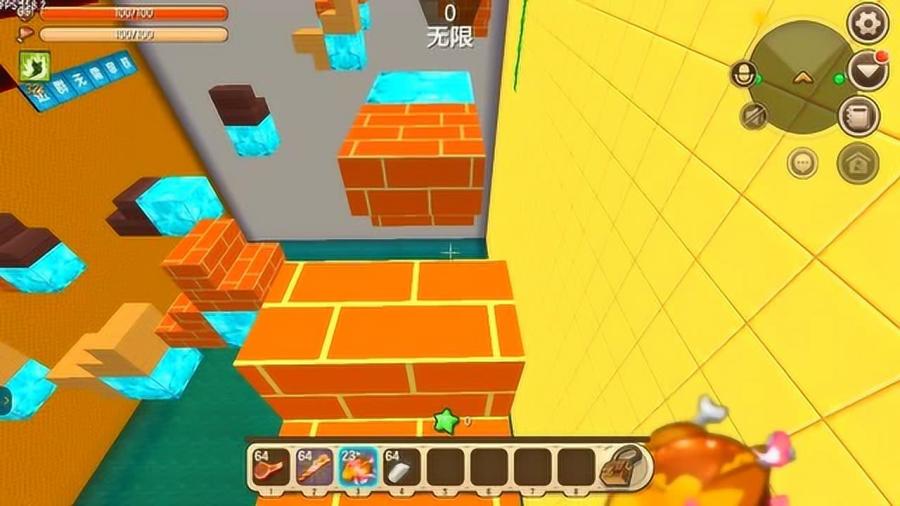Select the raw meat in hotbar slot 1
Image resolution: width=900 pixels, height=506 pixels.
270,467
